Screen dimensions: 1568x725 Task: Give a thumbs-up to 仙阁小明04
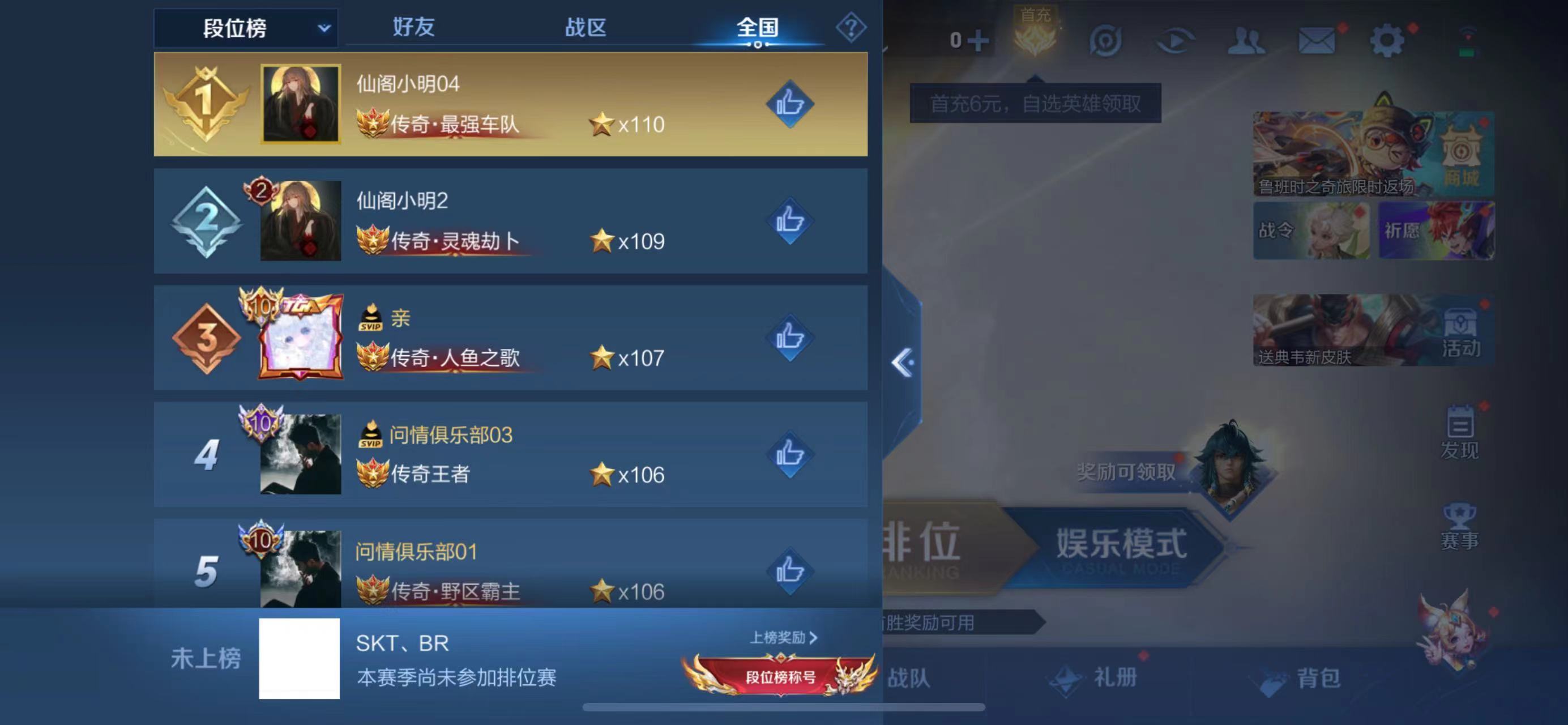[790, 105]
